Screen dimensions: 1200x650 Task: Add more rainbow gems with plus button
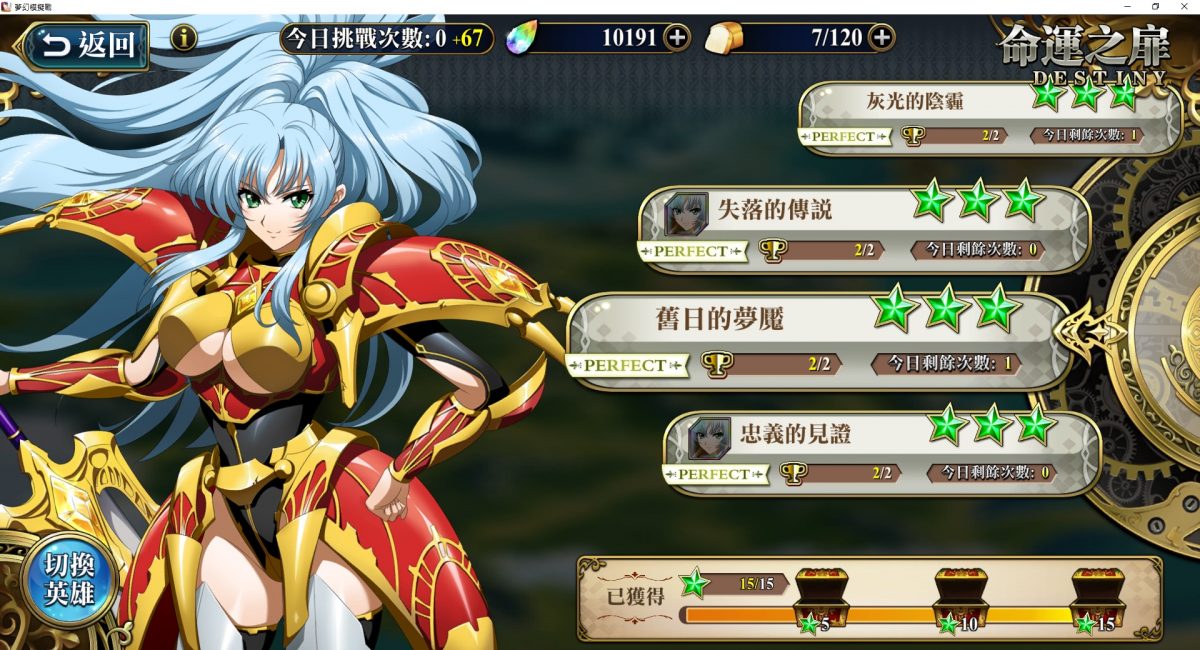click(x=677, y=38)
